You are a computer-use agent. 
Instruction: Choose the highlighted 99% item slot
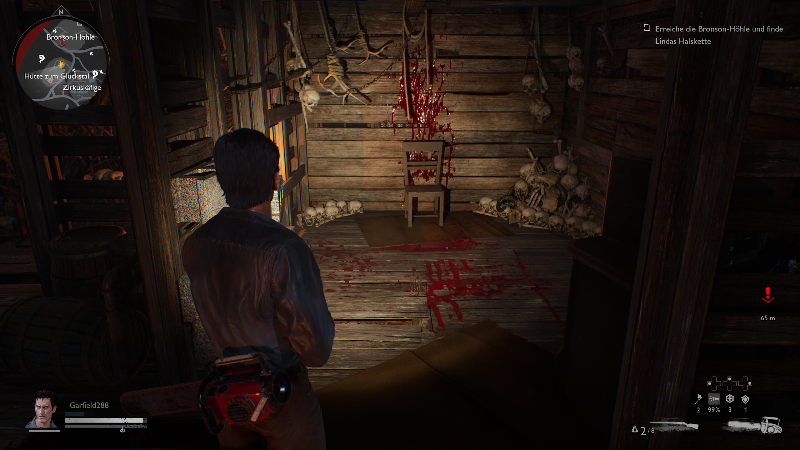tap(714, 398)
